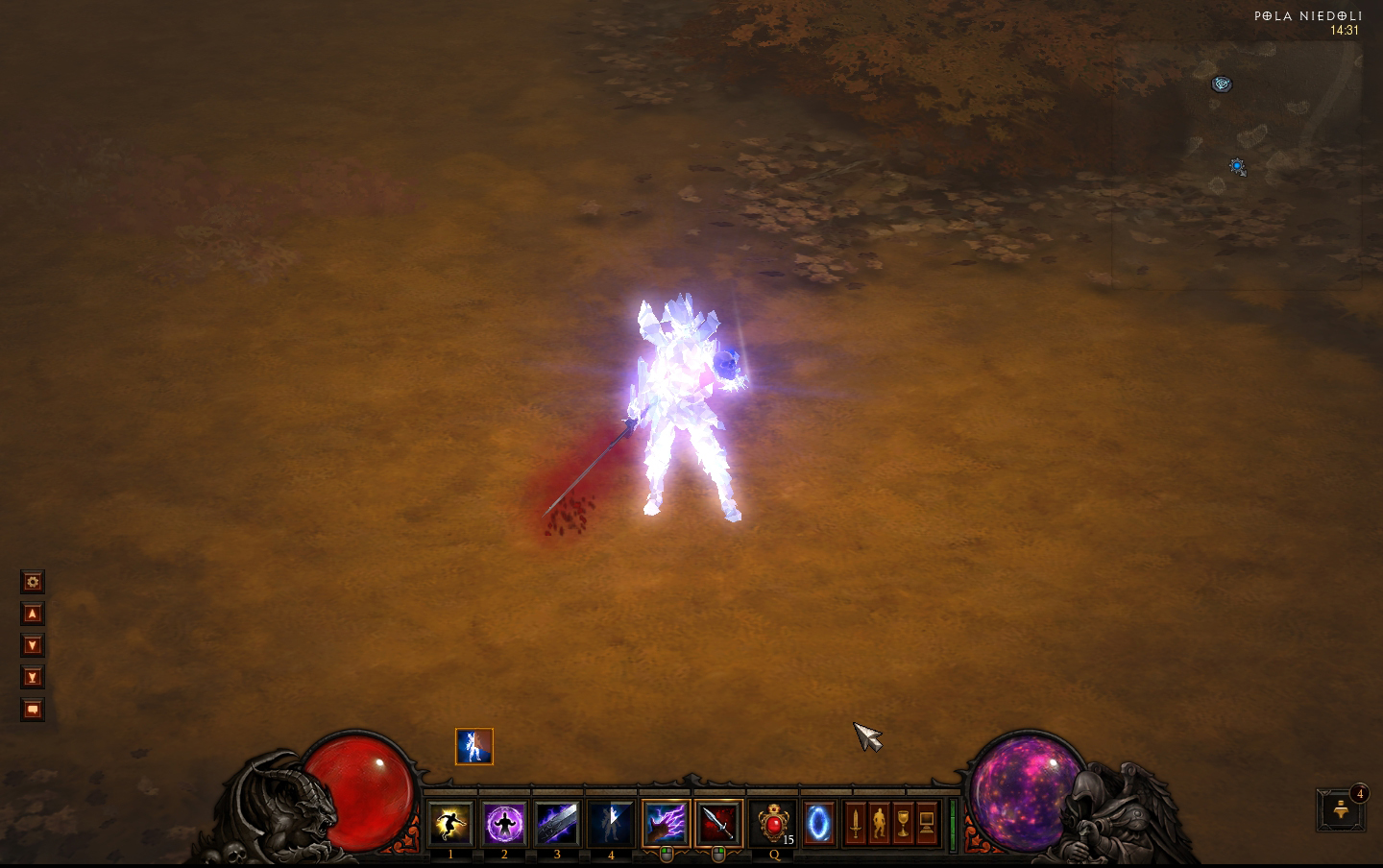Open the gold notification icon showing 4

1342,809
